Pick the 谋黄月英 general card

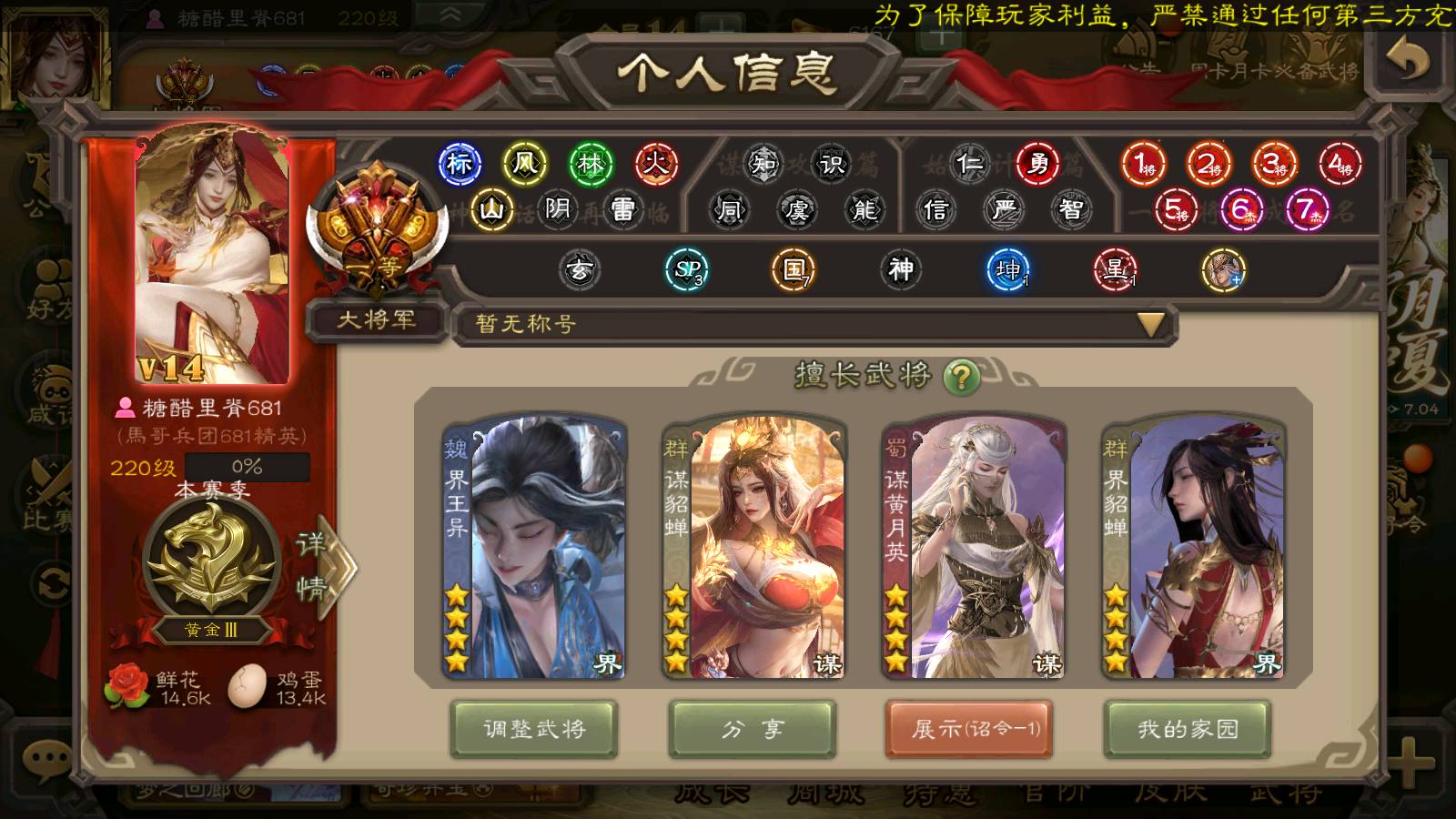click(x=973, y=549)
